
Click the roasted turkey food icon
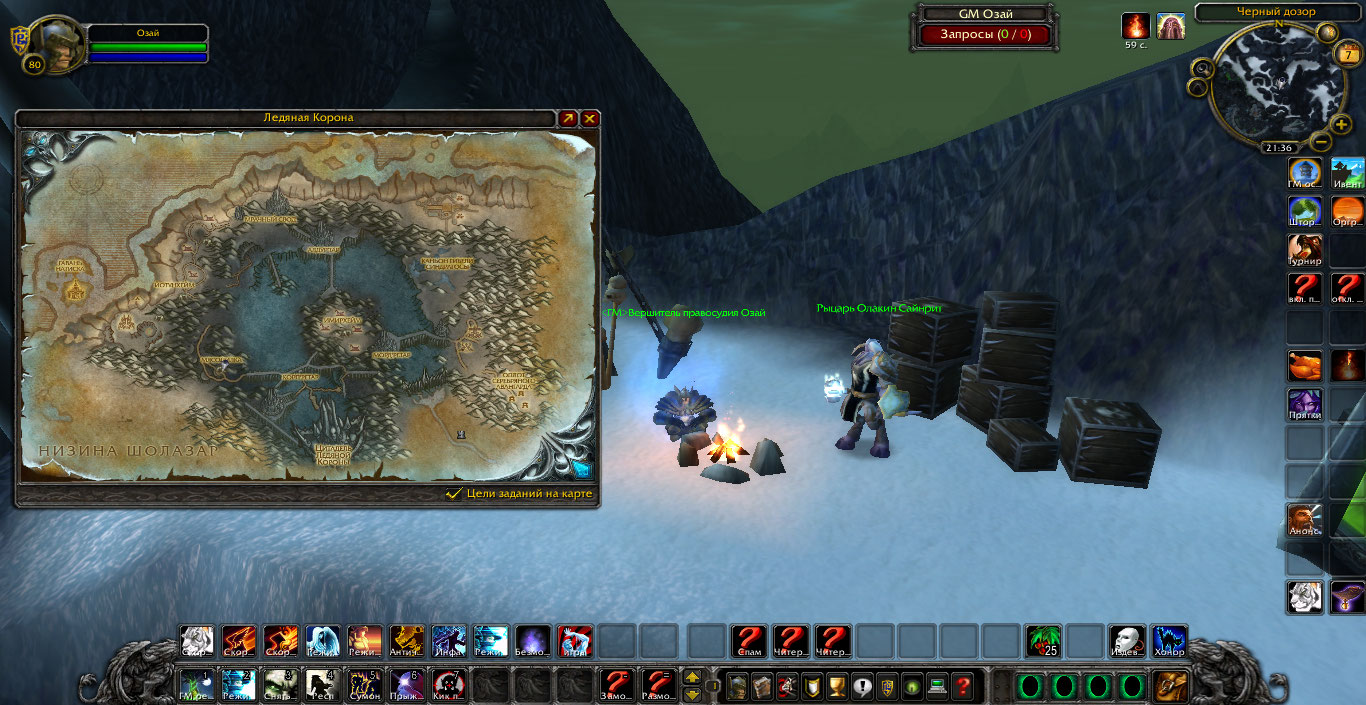click(1305, 365)
